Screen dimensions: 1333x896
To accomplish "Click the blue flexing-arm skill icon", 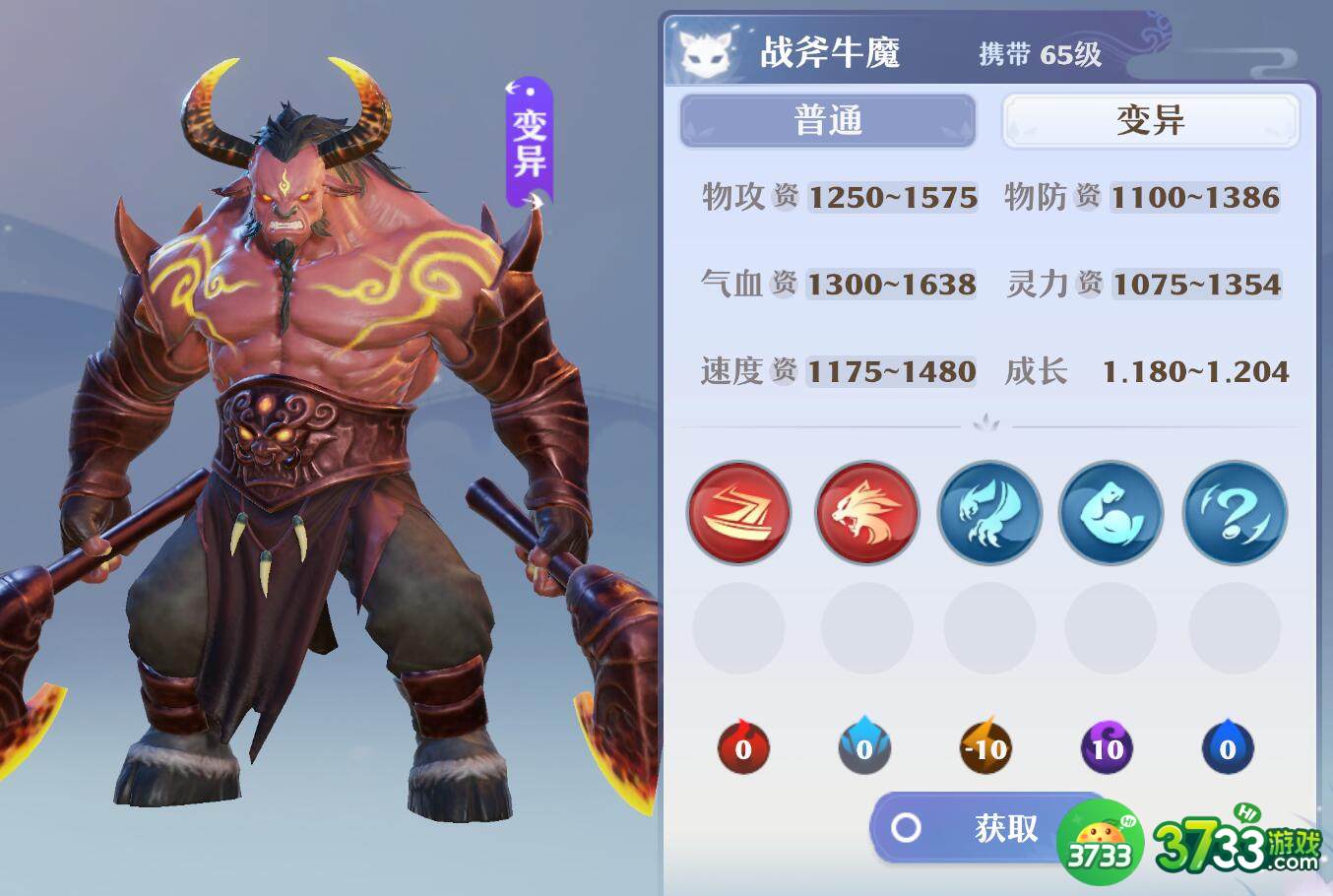I will click(1111, 513).
